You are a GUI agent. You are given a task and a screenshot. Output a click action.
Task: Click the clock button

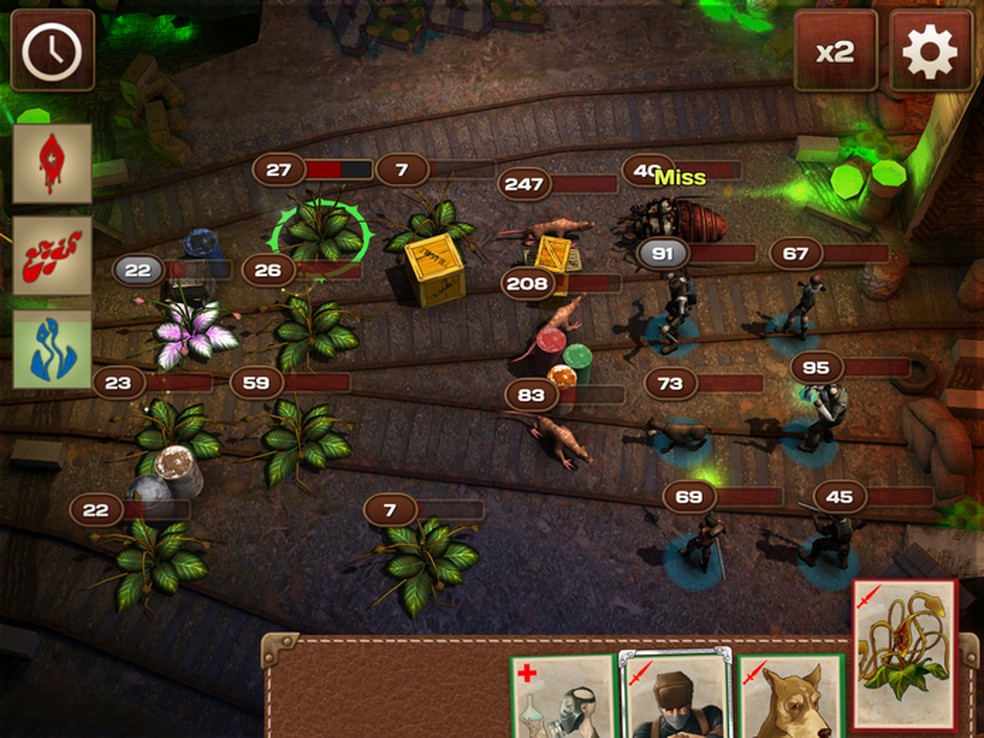pyautogui.click(x=52, y=50)
